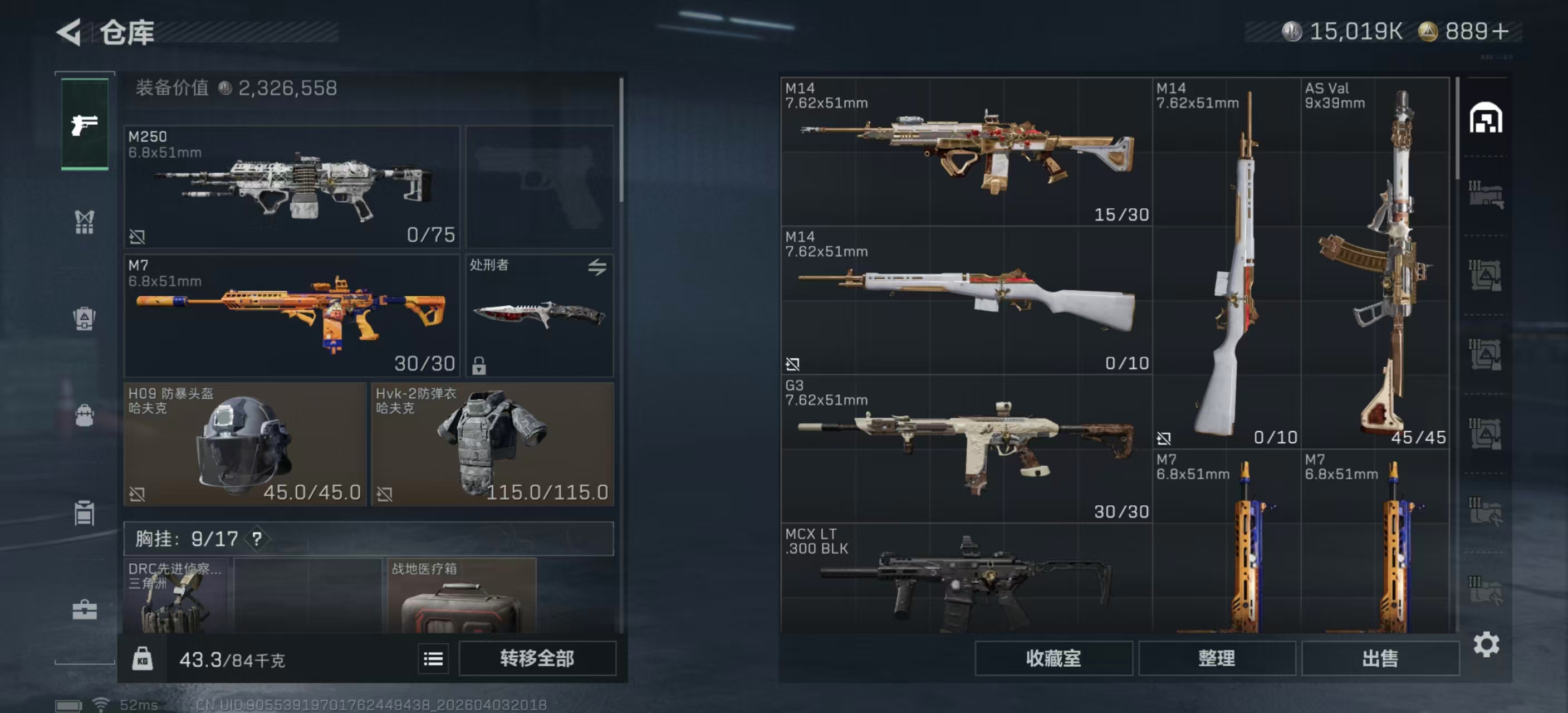
Task: Choose the 处刑者 melee knife slot
Action: click(540, 315)
